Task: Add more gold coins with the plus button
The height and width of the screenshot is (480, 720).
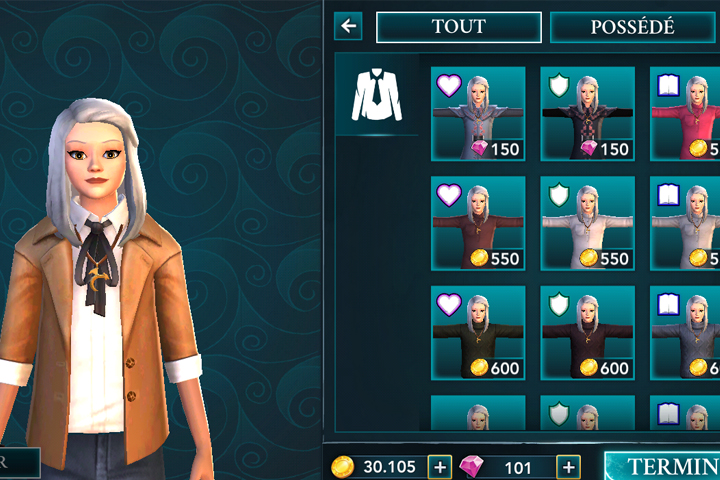Action: [439, 466]
